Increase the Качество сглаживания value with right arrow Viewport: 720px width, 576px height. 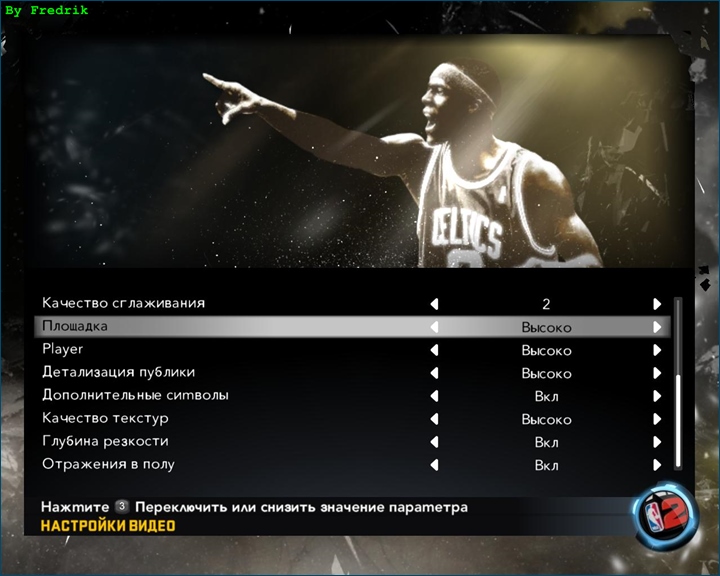coord(657,304)
